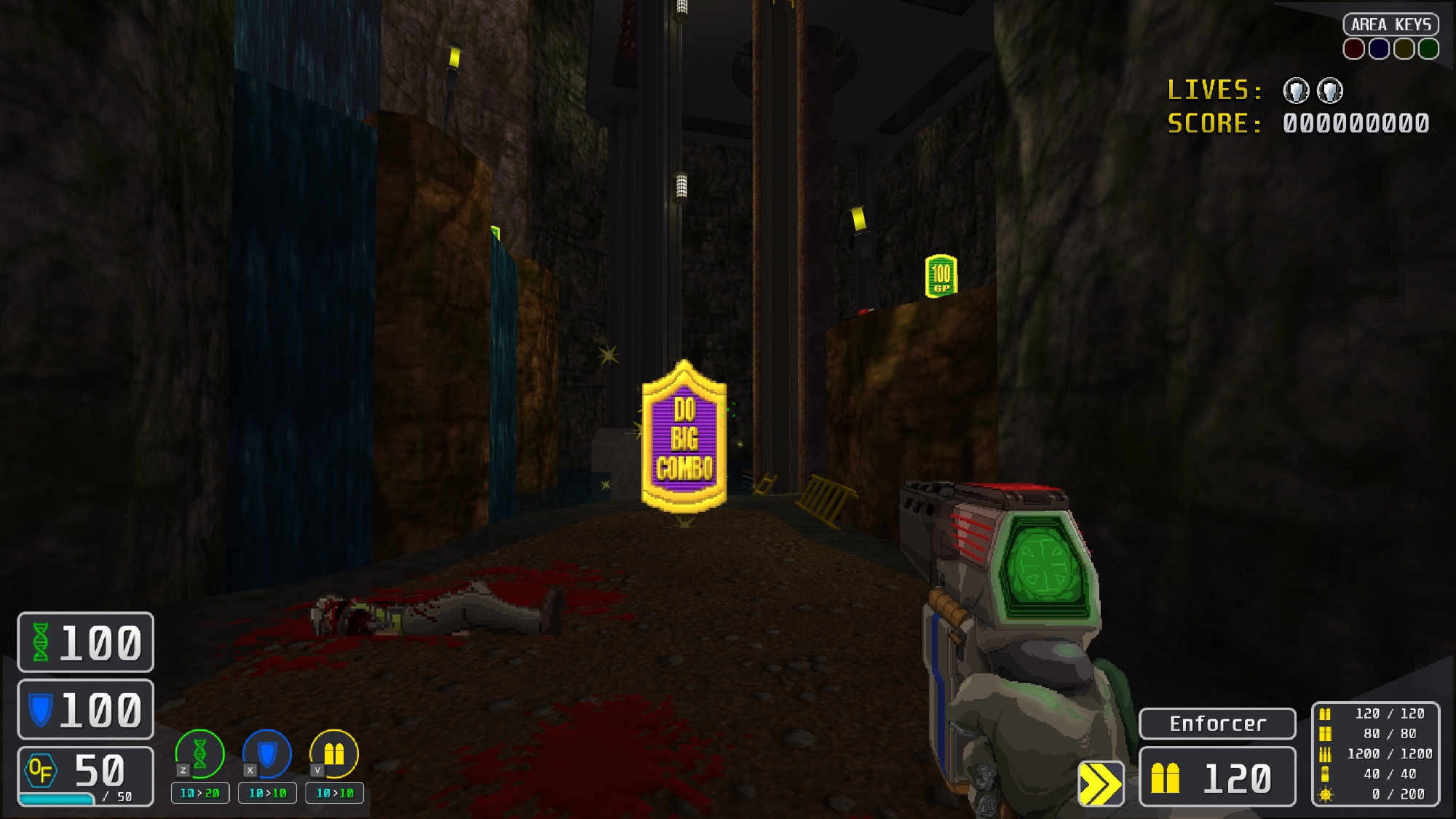Click the yellow double-chevron dash icon
This screenshot has height=819, width=1456.
1101,784
